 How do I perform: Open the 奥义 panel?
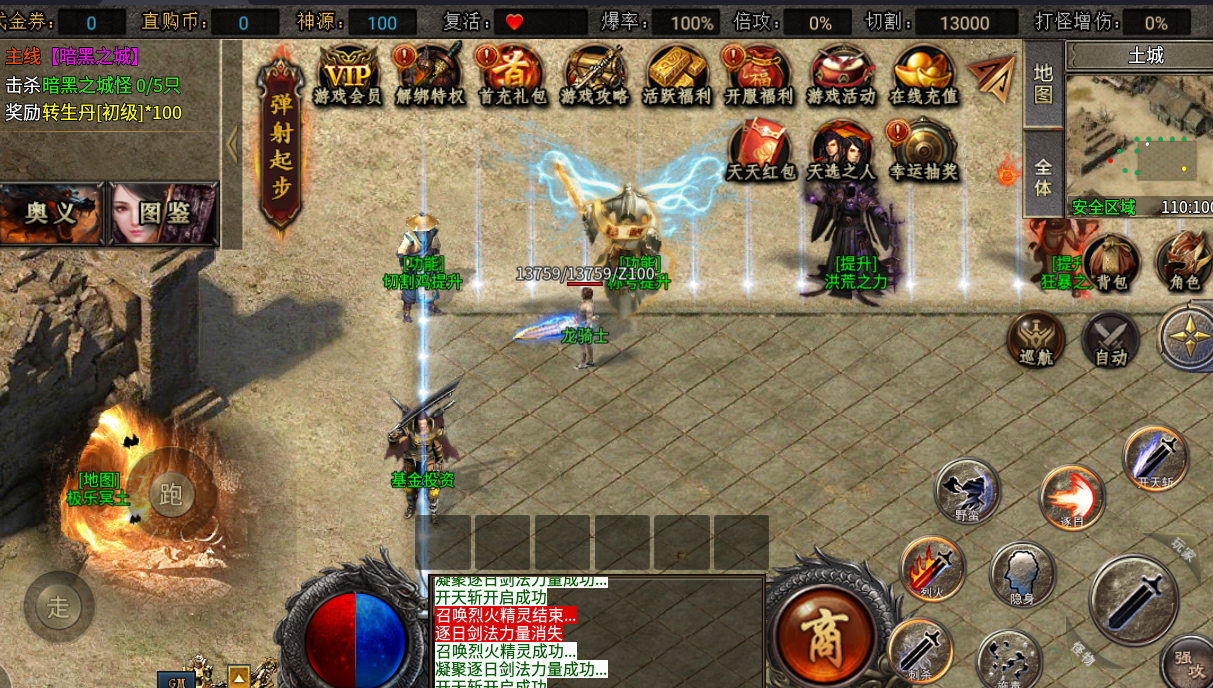[51, 213]
